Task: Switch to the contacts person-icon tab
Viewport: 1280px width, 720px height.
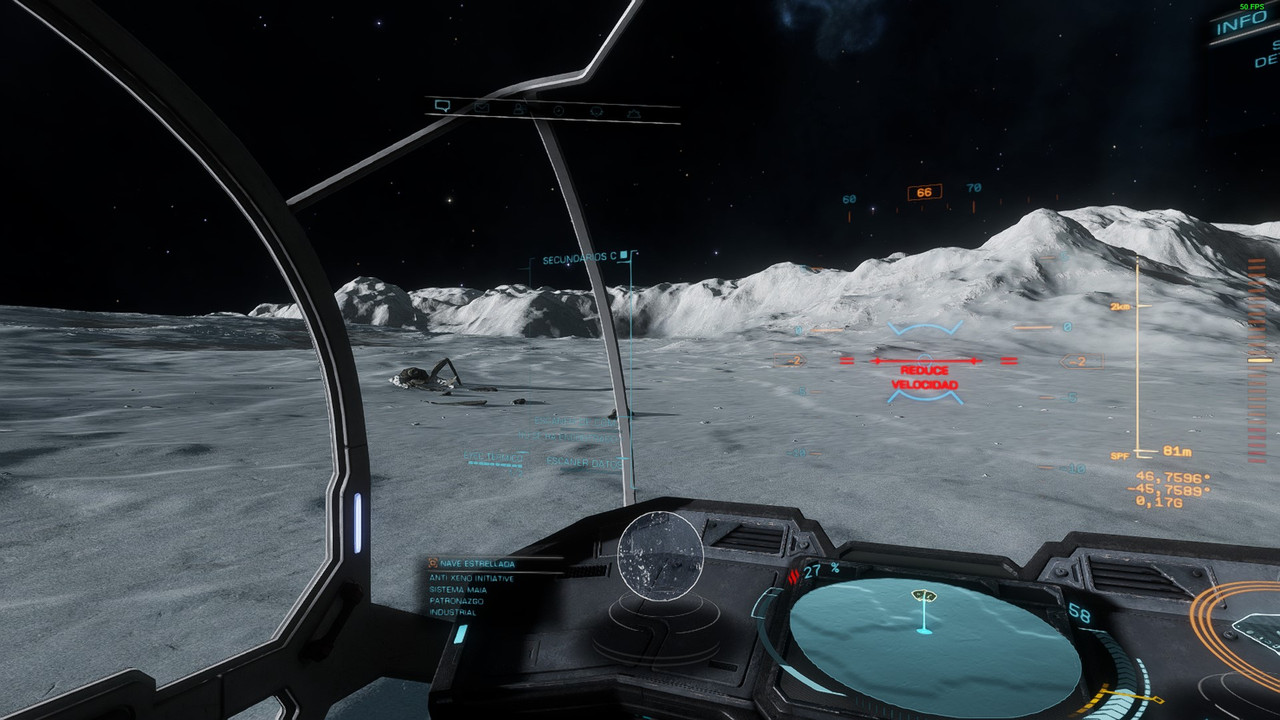Action: [519, 108]
